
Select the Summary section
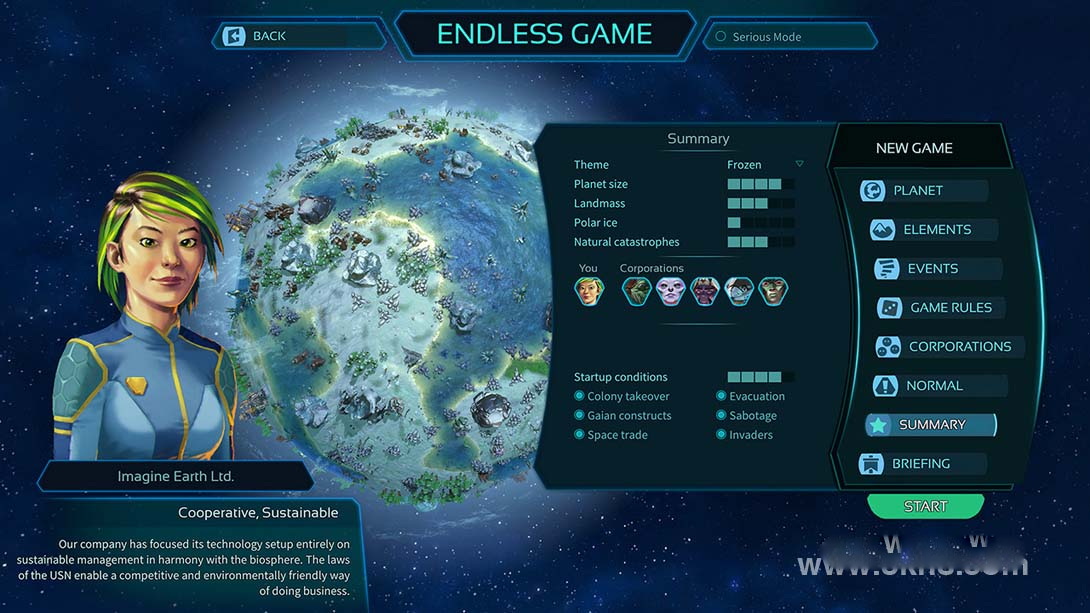click(931, 425)
